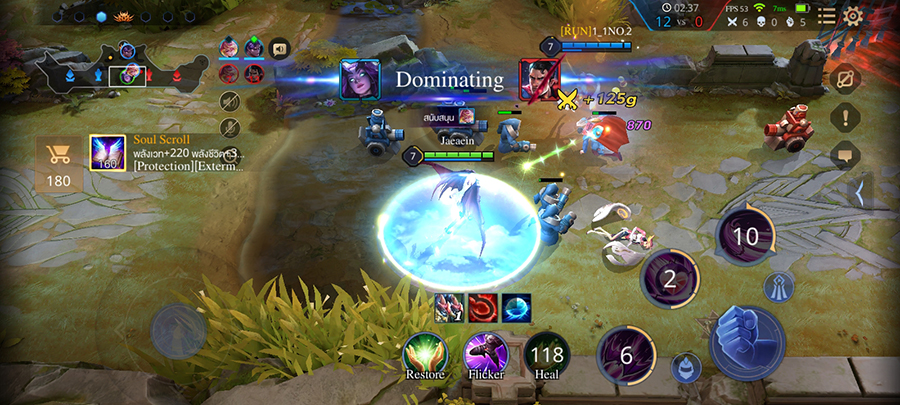Activate the skill showing cooldown 6

(626, 356)
